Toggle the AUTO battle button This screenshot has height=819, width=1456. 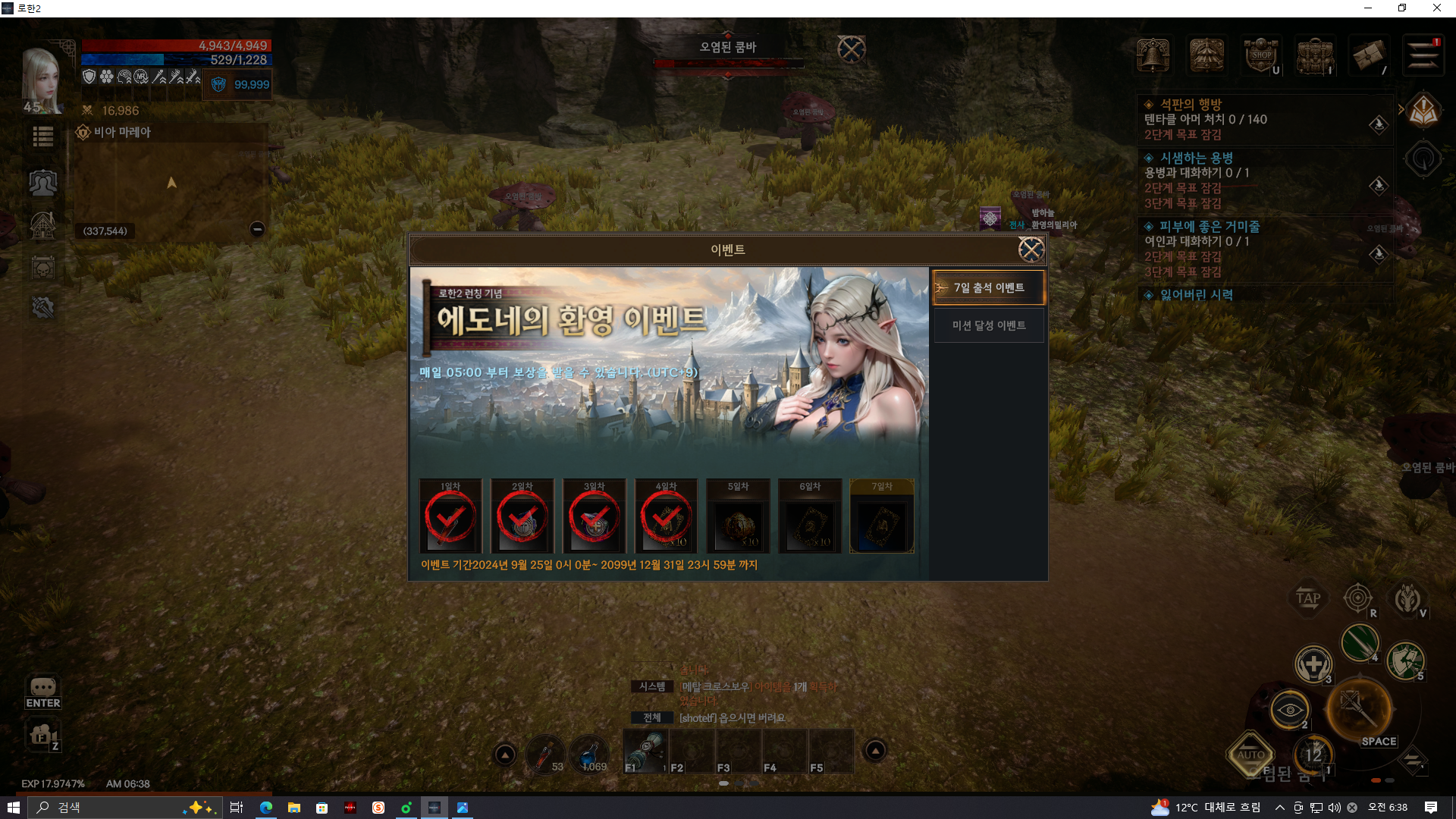1250,754
